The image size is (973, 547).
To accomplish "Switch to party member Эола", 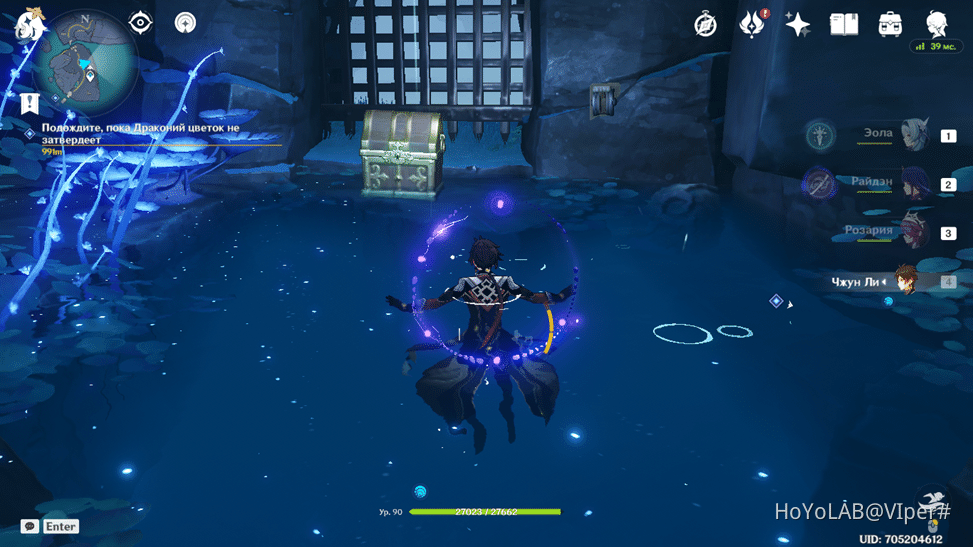I will pyautogui.click(x=914, y=135).
